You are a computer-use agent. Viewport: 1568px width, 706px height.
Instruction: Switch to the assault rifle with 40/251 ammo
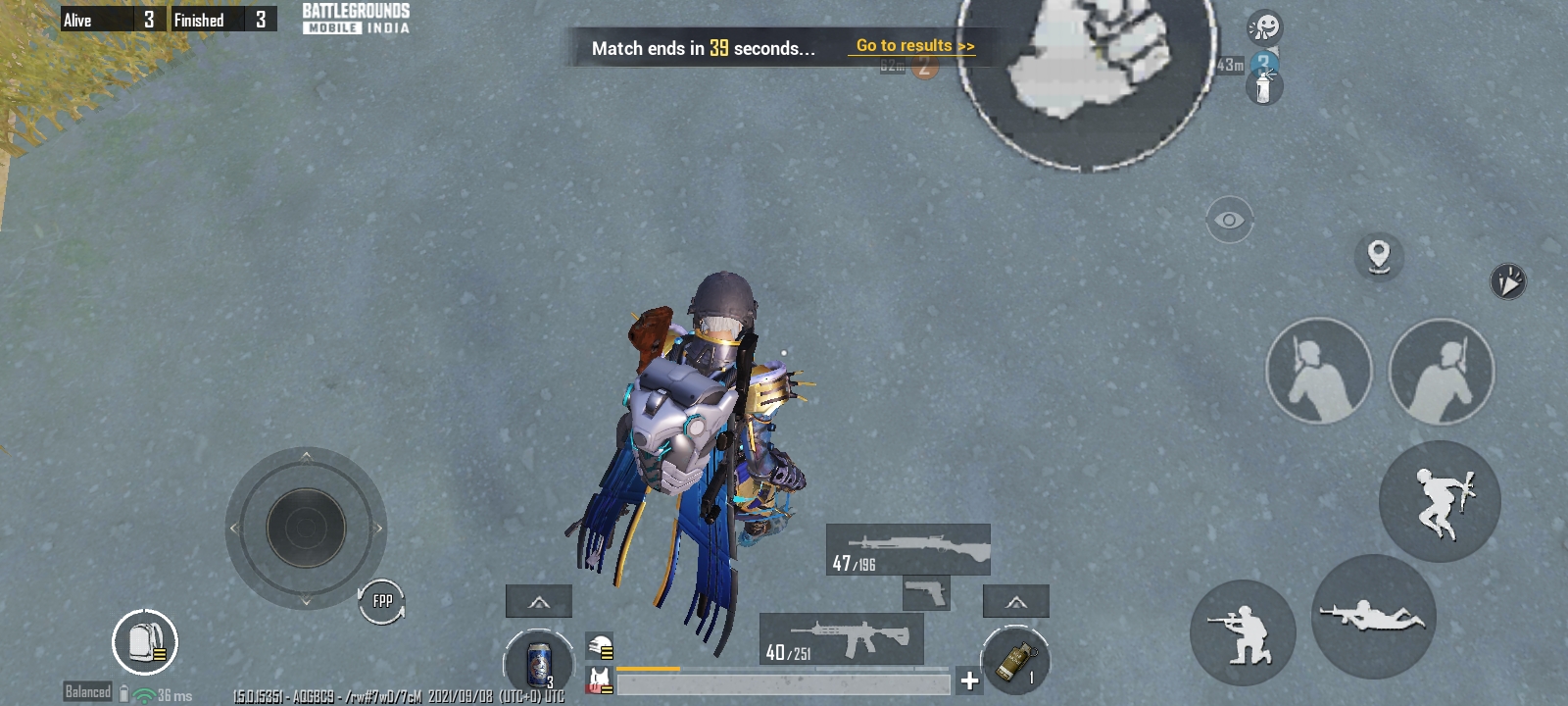click(841, 639)
